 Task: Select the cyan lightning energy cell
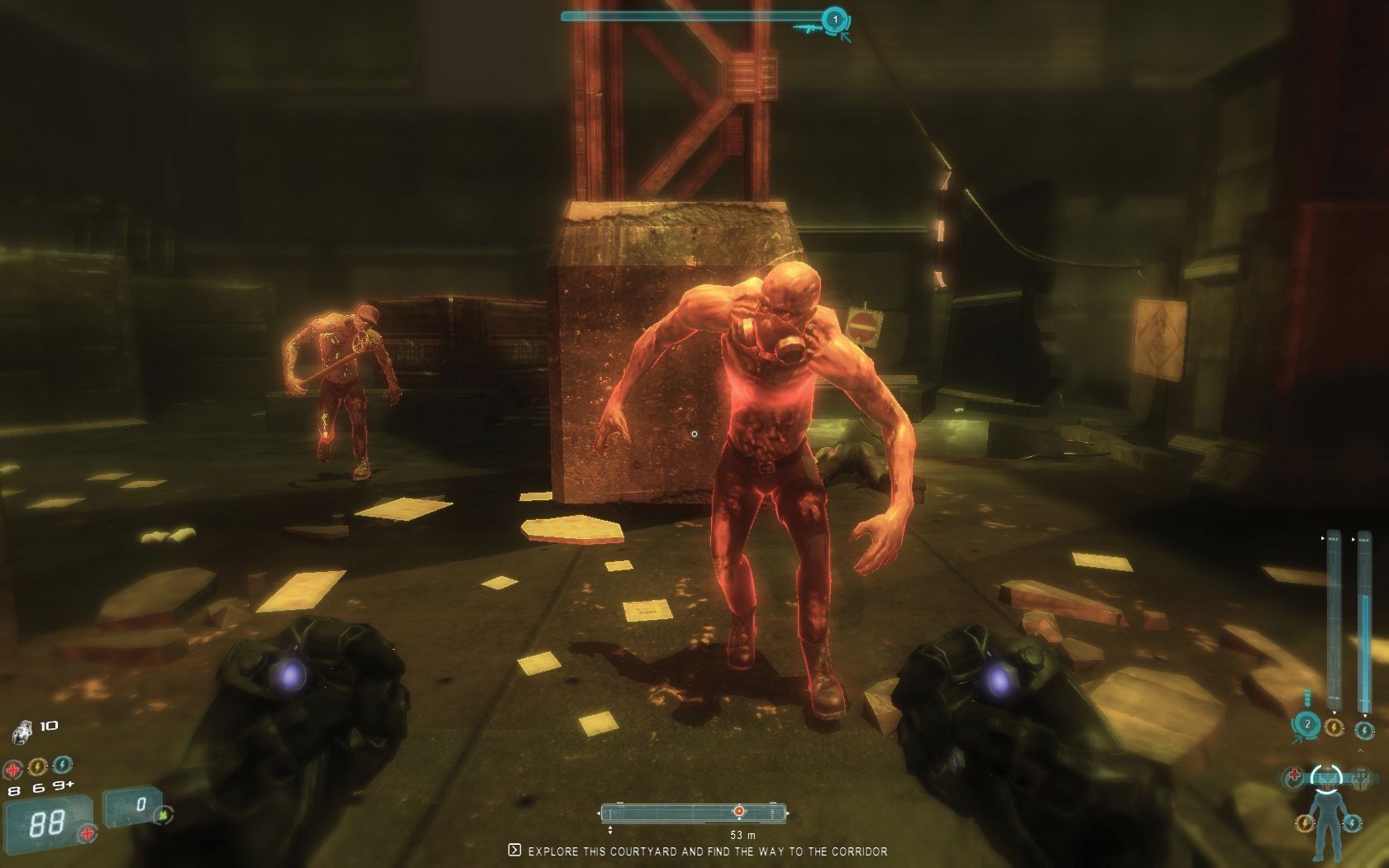(x=62, y=766)
